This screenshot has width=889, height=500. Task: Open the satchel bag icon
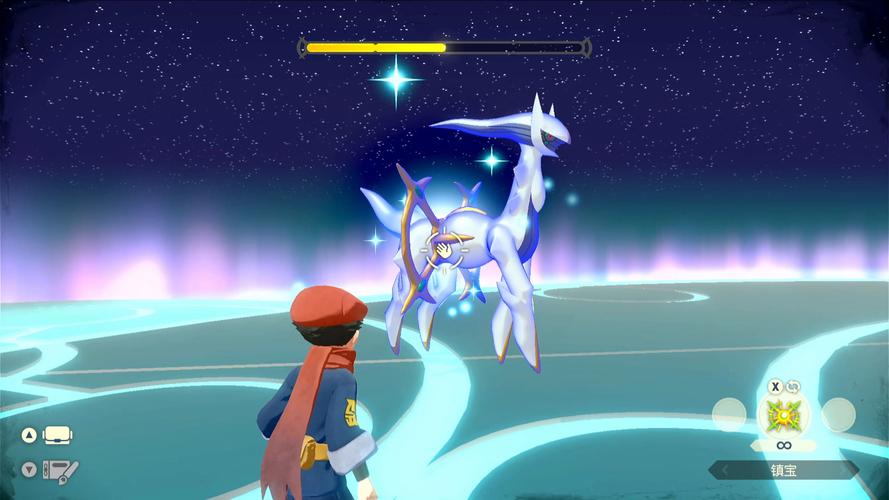[x=58, y=436]
